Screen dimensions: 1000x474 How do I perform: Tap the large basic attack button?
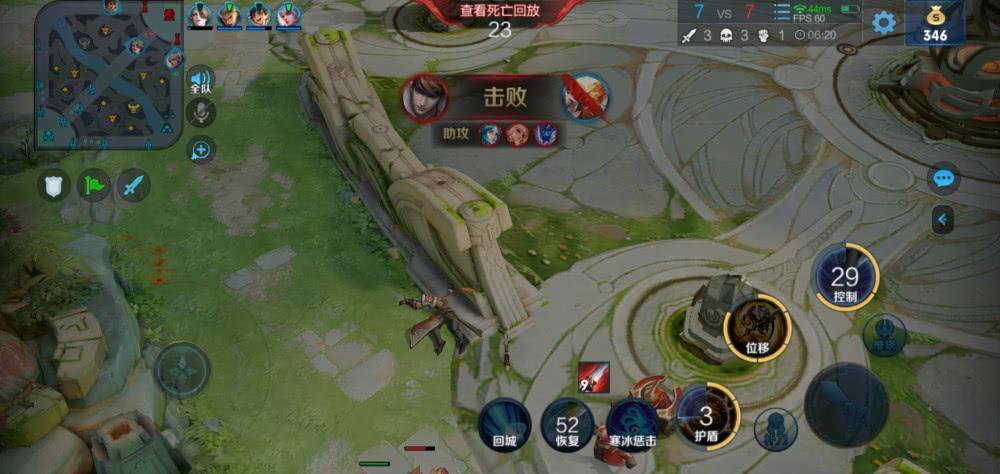point(846,405)
